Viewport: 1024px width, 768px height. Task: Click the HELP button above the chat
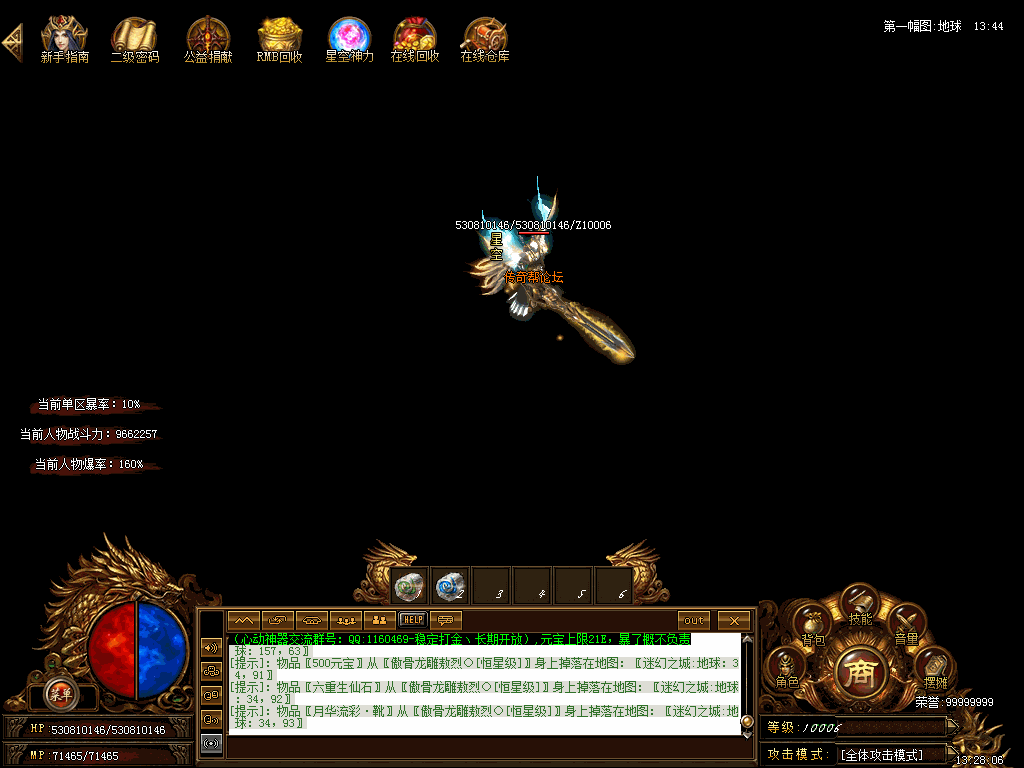tap(412, 620)
